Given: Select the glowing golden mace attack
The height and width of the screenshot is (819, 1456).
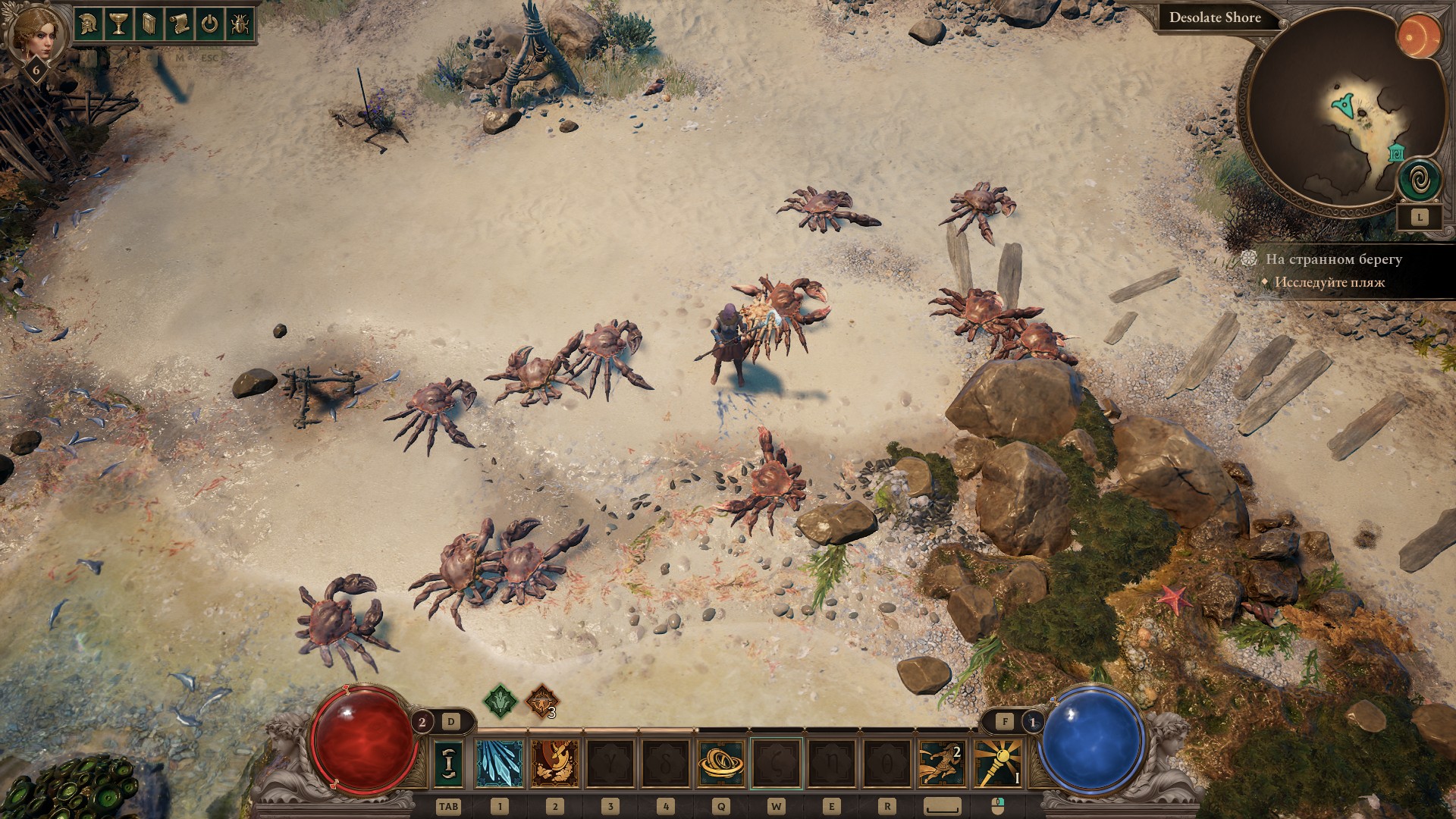Looking at the screenshot, I should click(996, 764).
